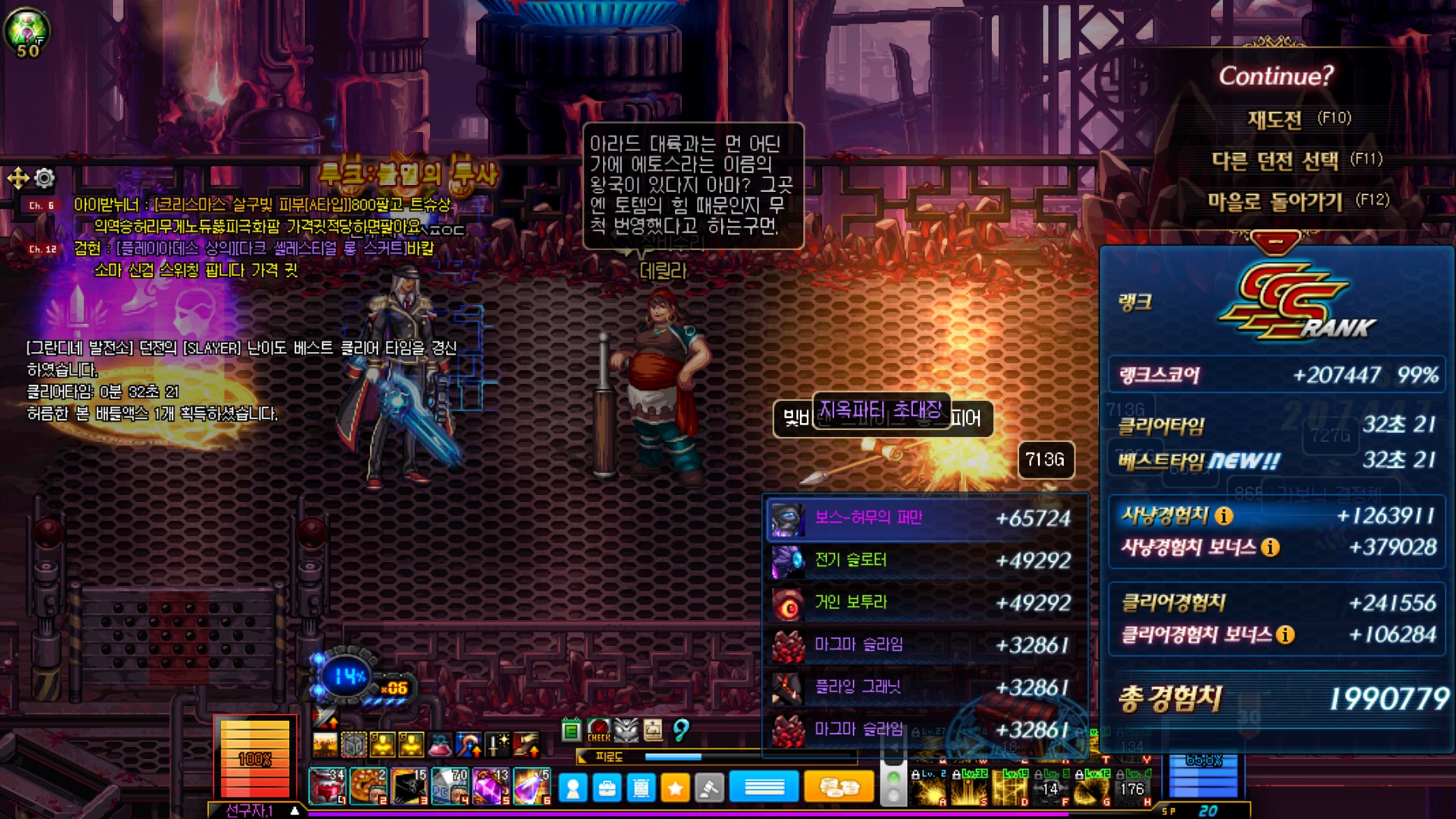Use the purple gem item in quickslot 5
The height and width of the screenshot is (819, 1456).
click(491, 786)
